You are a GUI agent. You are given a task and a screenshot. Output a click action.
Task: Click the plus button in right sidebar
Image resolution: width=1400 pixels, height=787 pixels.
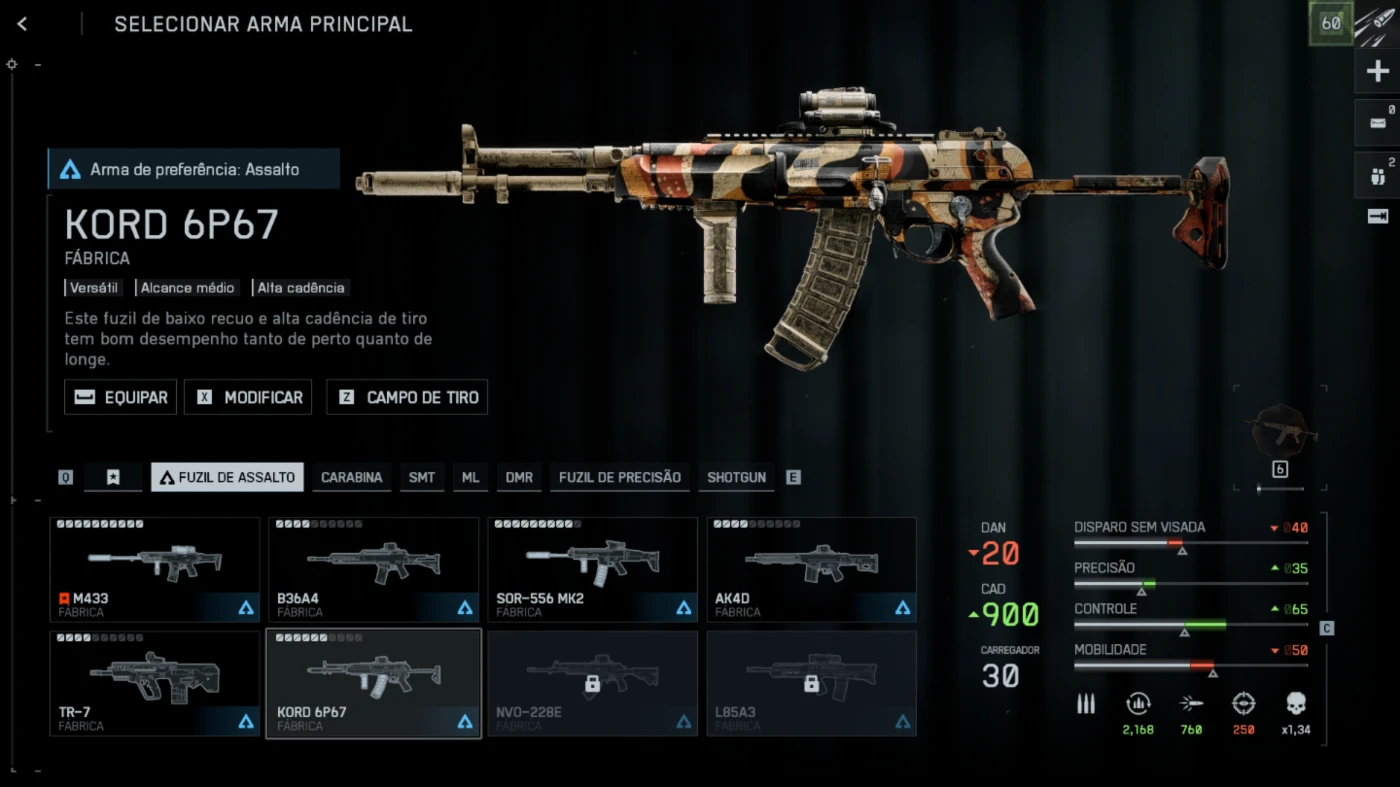[x=1377, y=71]
